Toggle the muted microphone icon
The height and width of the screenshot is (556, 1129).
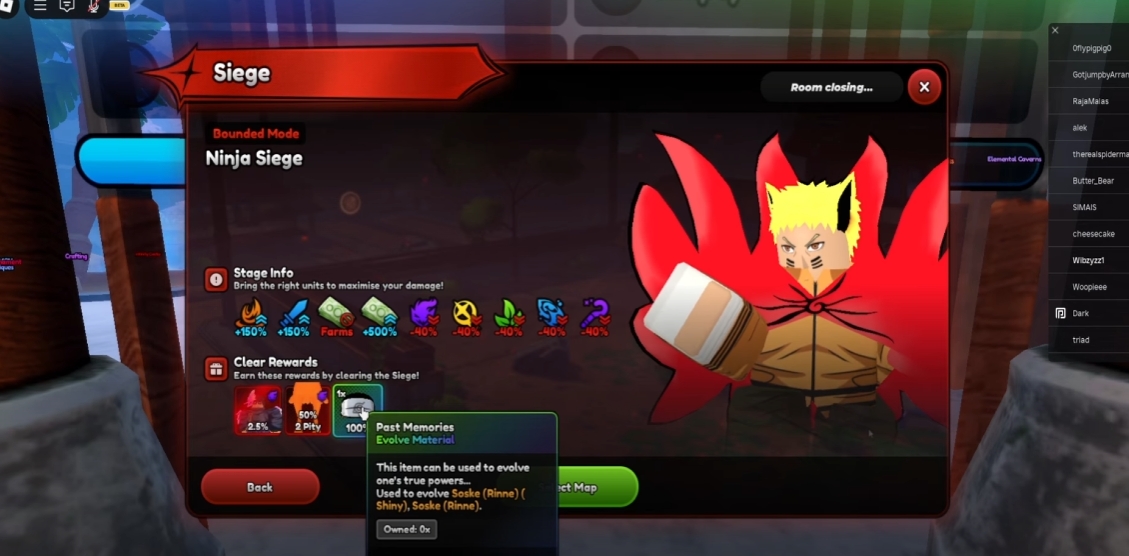[x=94, y=6]
